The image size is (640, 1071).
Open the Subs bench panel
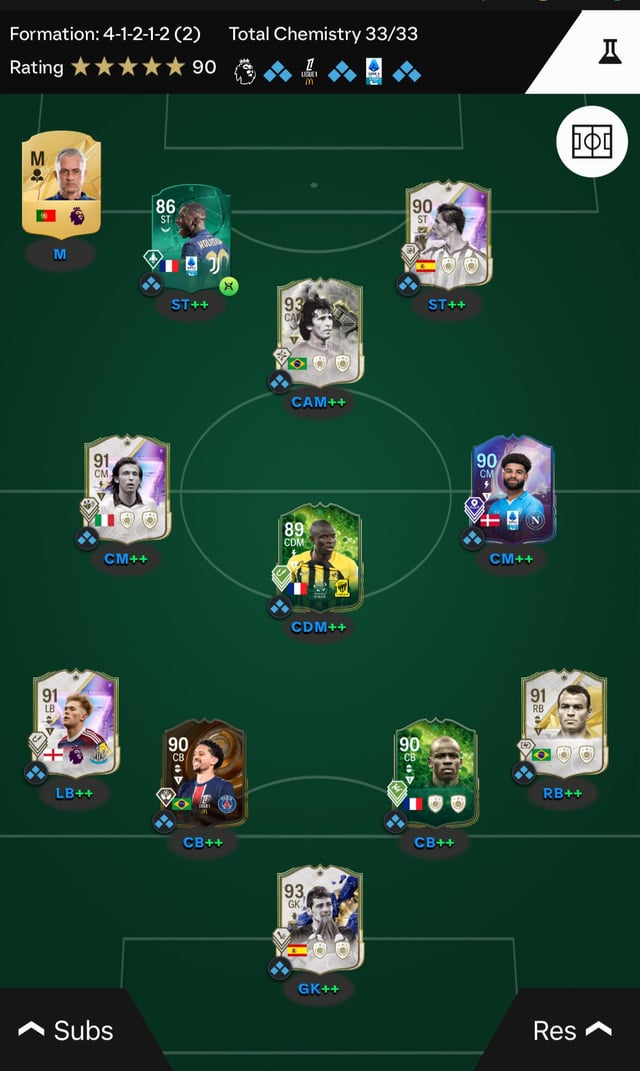(66, 1030)
